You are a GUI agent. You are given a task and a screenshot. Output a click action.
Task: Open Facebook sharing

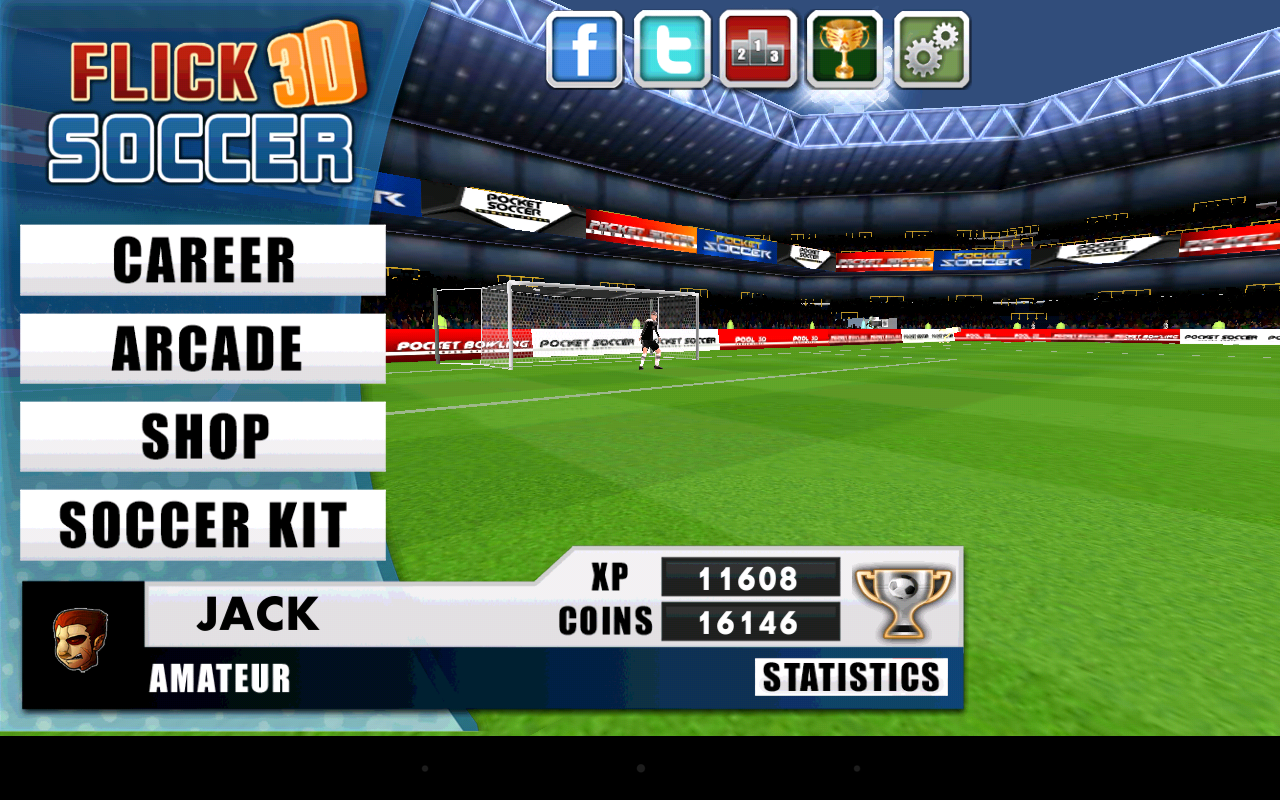586,51
